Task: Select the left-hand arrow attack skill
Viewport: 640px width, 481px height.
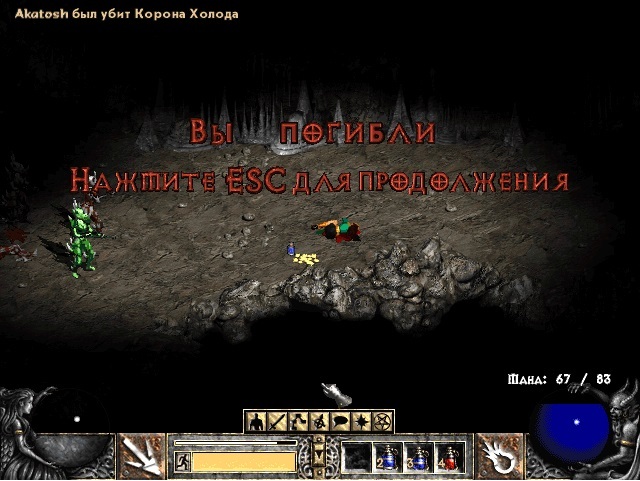Action: point(141,457)
